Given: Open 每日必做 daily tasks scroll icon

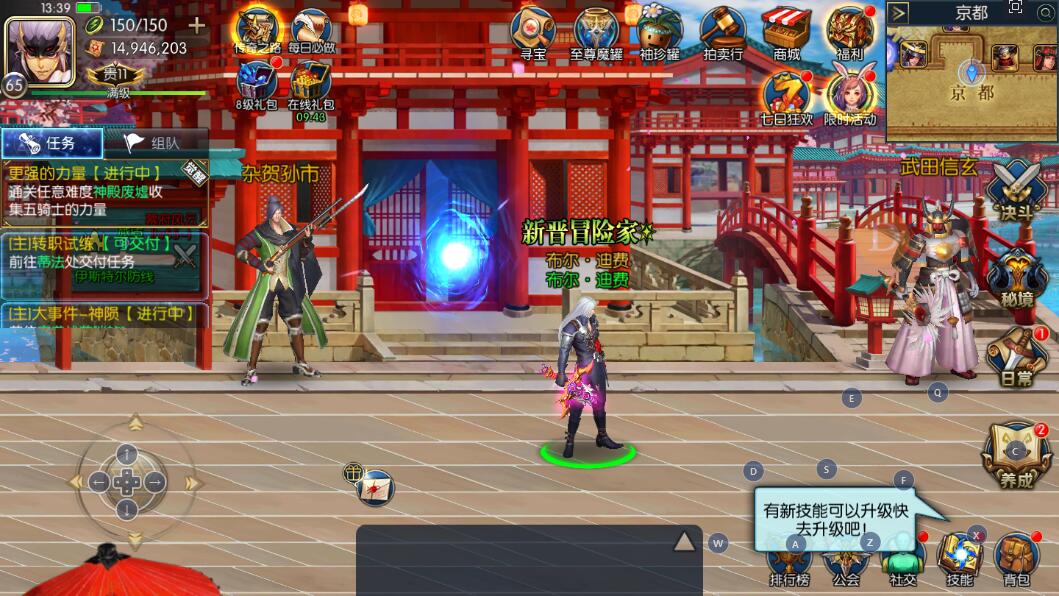Looking at the screenshot, I should [x=312, y=31].
